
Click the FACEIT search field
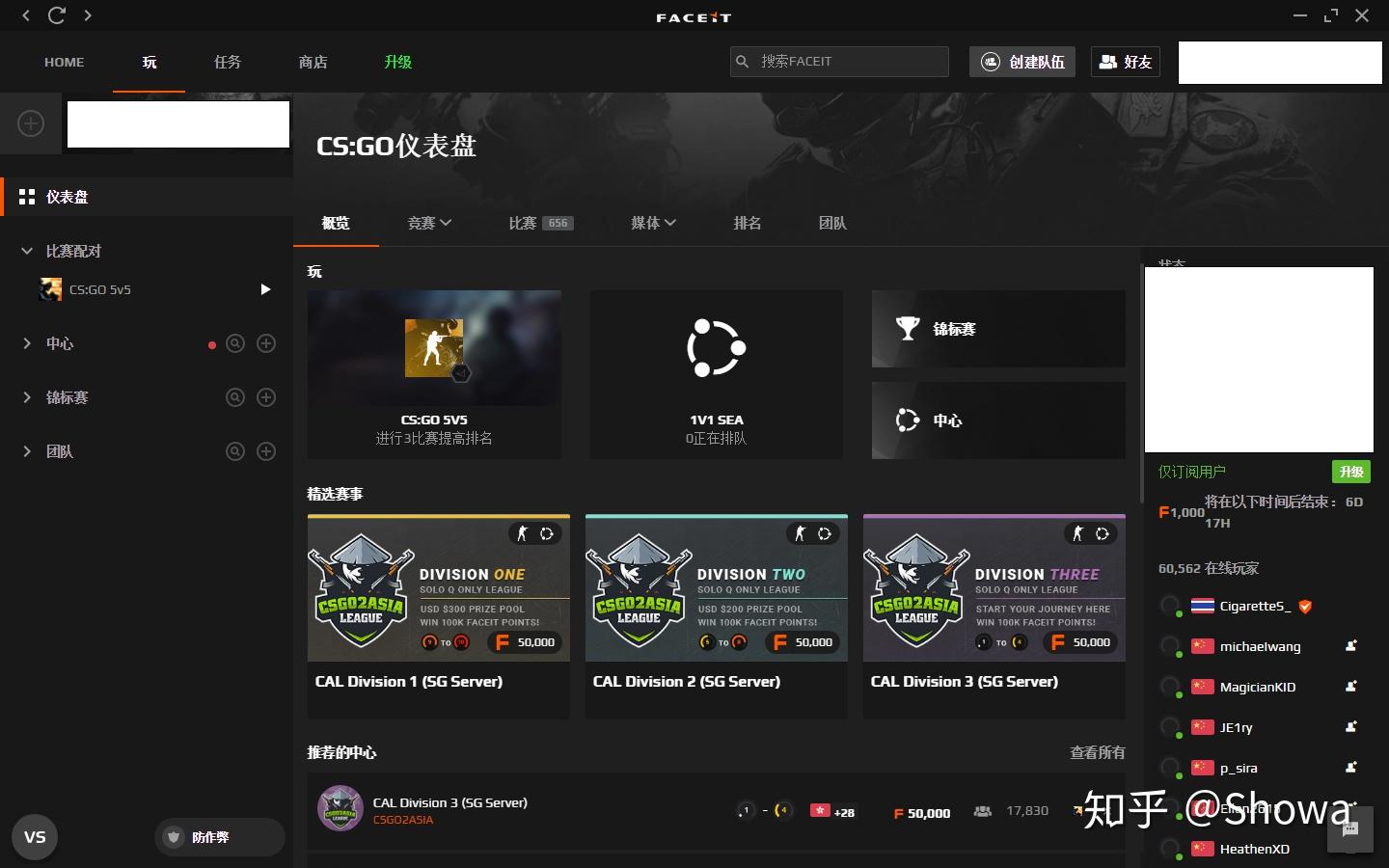point(839,61)
